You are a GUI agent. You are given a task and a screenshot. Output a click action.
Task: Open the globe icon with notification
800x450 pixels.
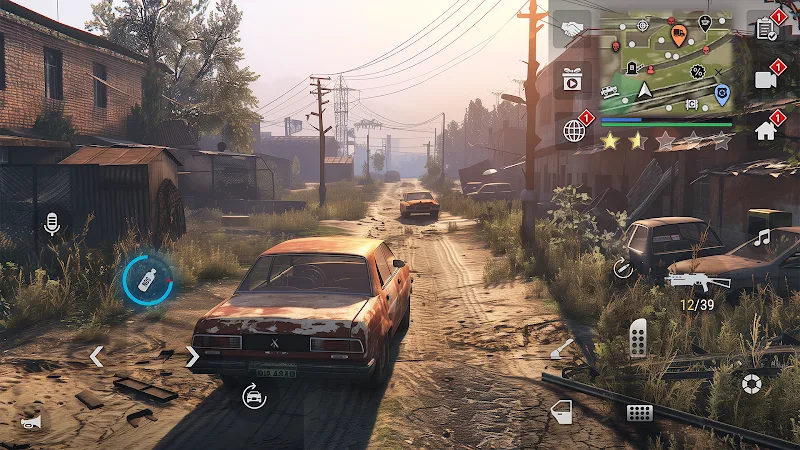[x=573, y=130]
